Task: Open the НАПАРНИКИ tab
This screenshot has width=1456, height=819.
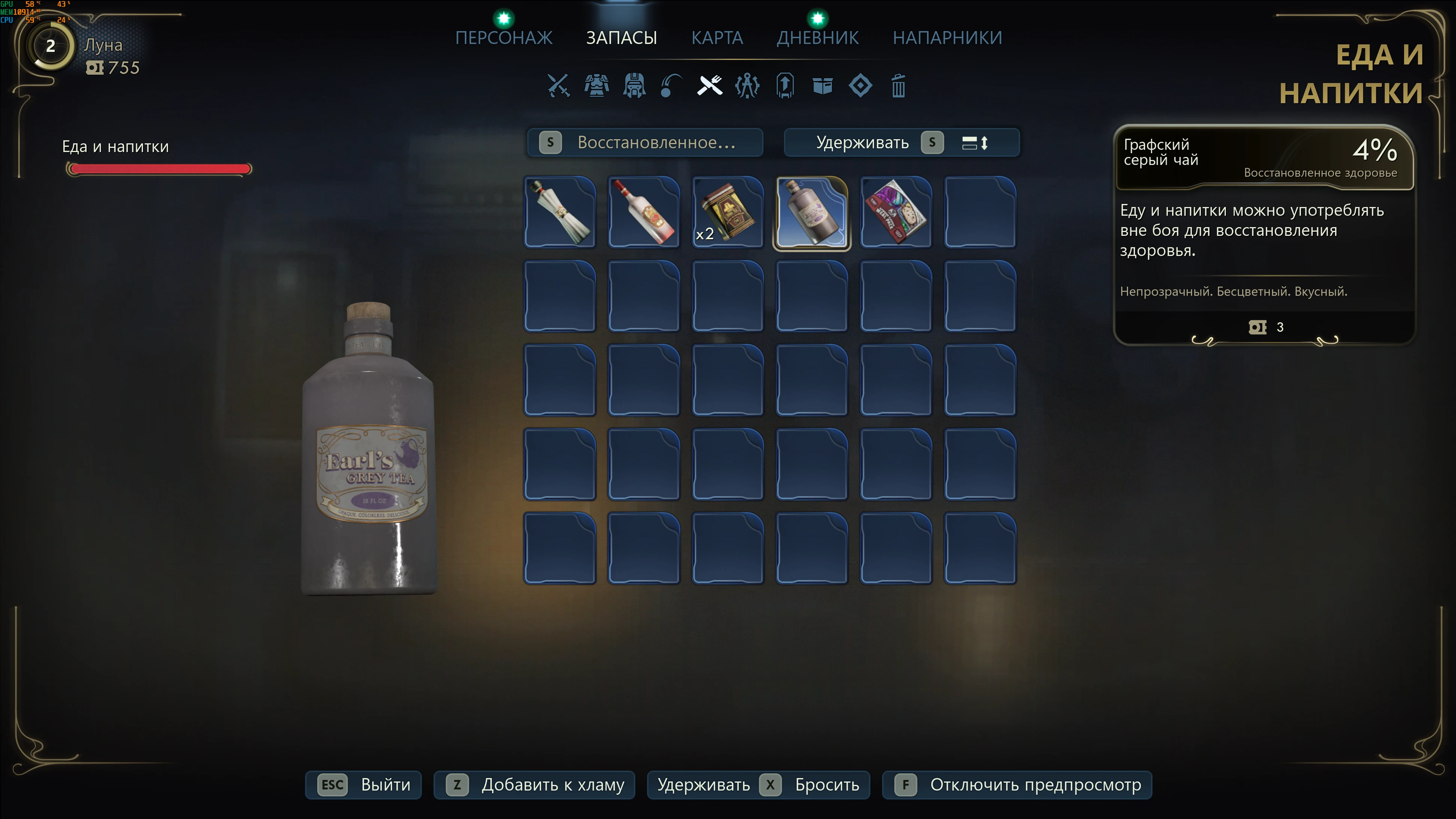Action: 947,37
